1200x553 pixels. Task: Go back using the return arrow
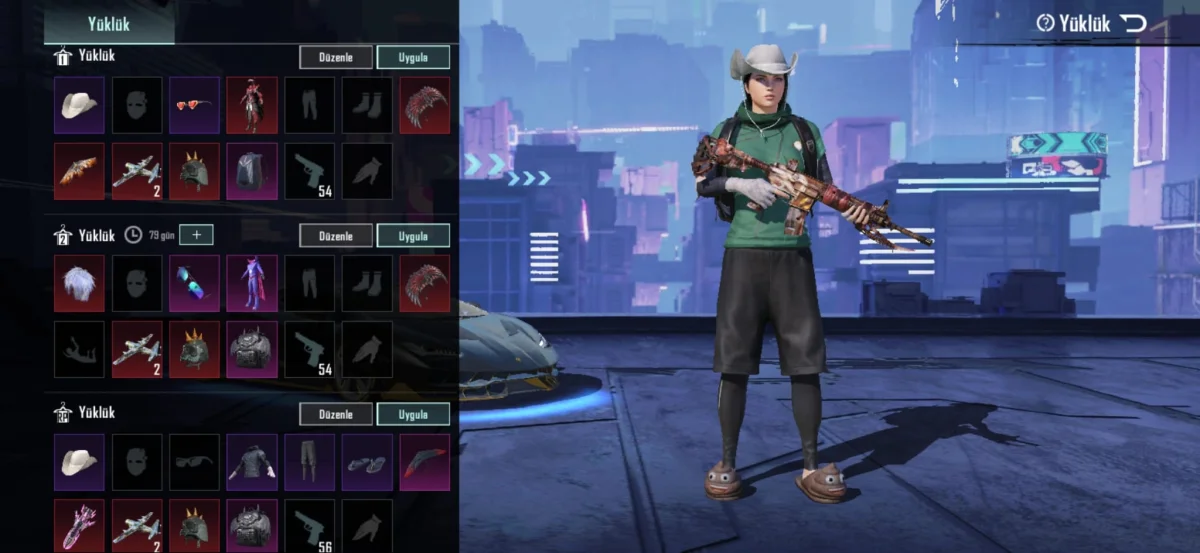[1132, 23]
